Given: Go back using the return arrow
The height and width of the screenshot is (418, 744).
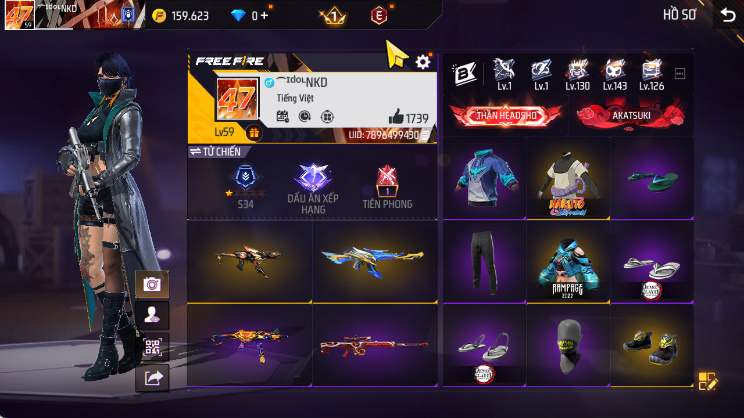Looking at the screenshot, I should pos(727,15).
